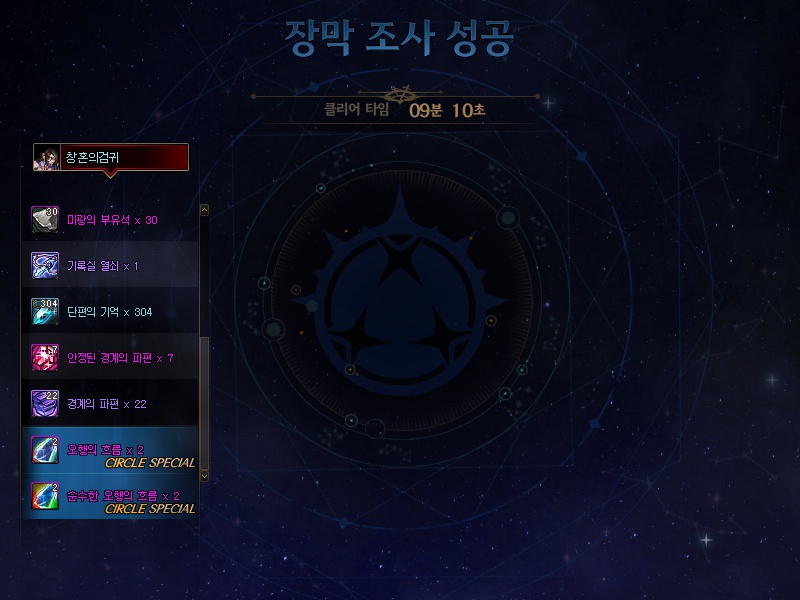Select the 창혼의검귀 character tab

[x=110, y=157]
